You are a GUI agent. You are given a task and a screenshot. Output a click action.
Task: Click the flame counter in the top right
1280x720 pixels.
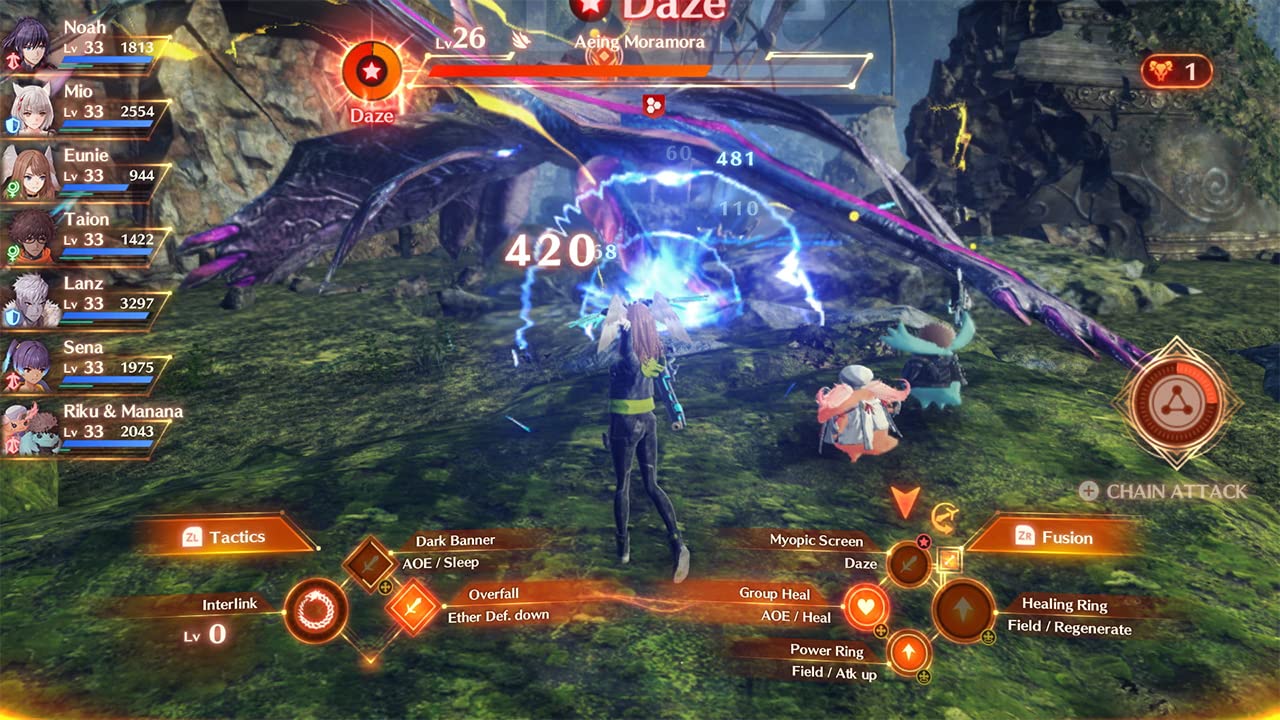click(1177, 70)
